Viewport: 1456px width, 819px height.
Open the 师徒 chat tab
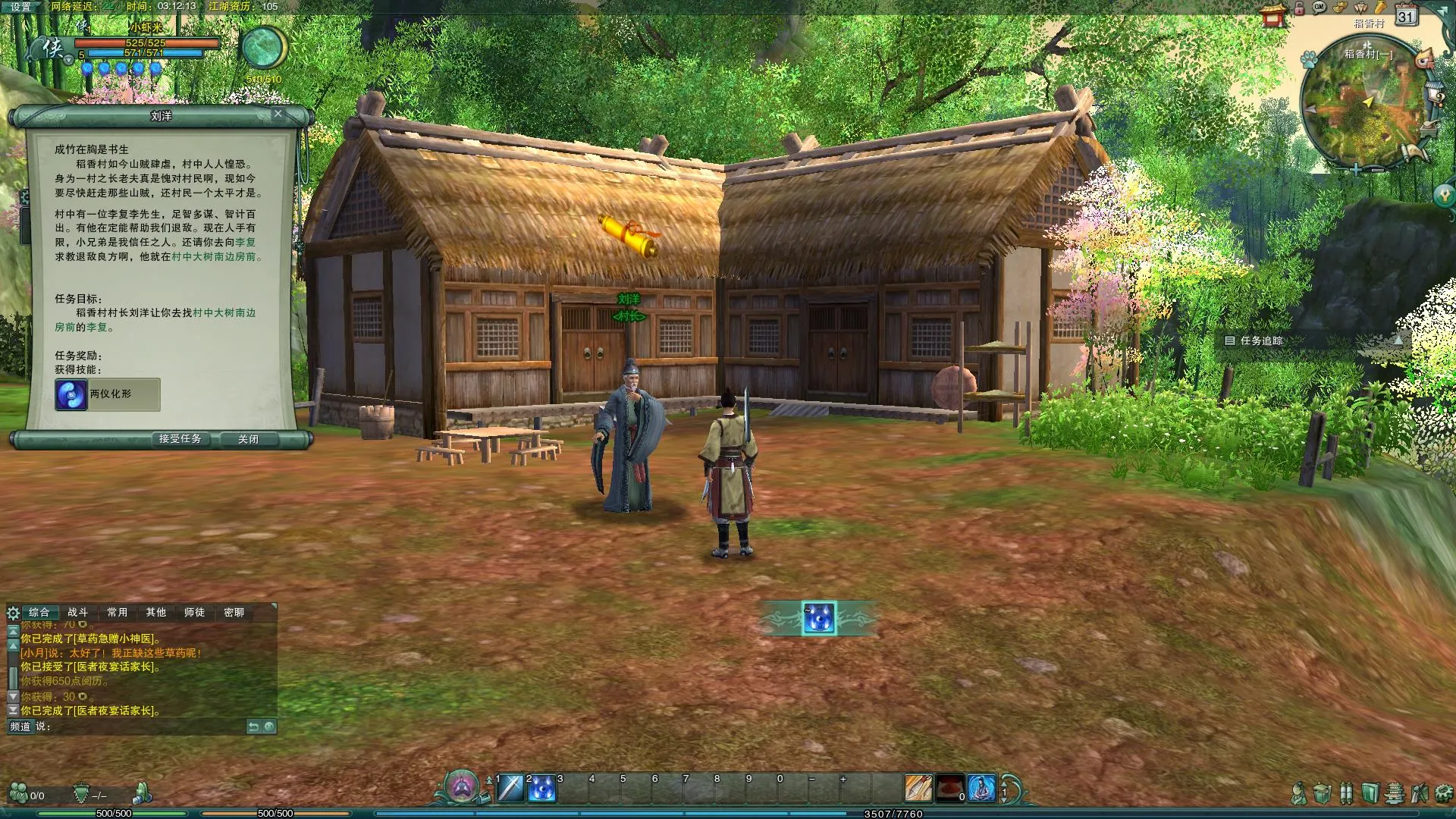[x=194, y=612]
